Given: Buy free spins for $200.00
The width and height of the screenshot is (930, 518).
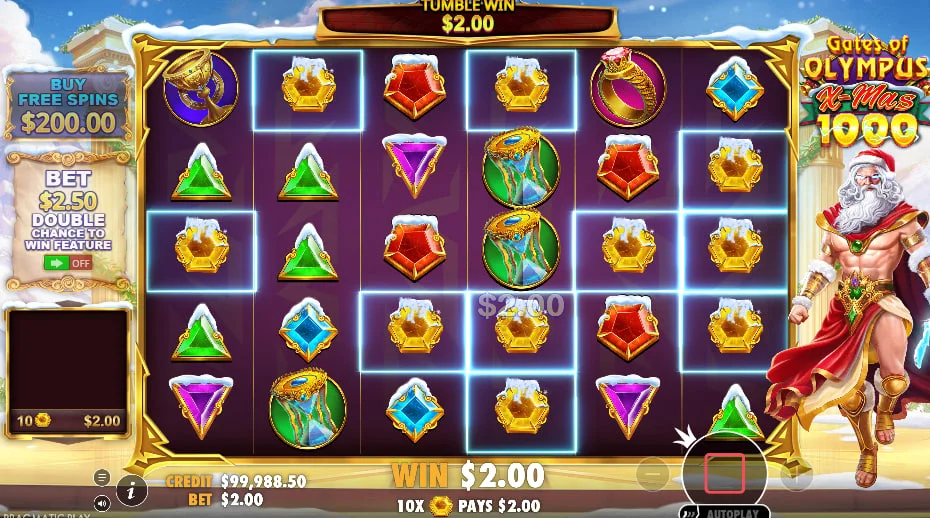Looking at the screenshot, I should click(x=68, y=105).
